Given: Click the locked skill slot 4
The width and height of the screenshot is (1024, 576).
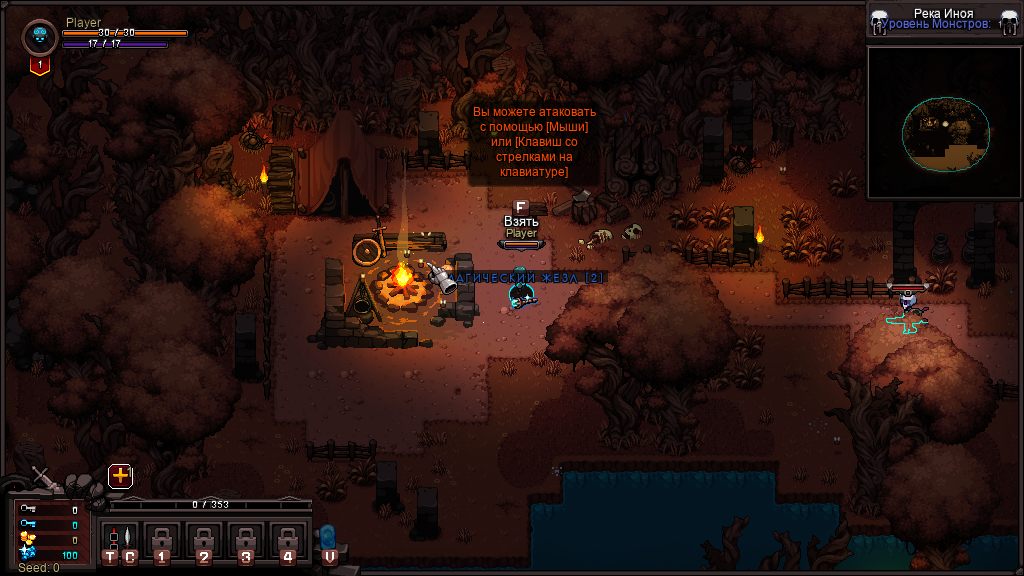Looking at the screenshot, I should (288, 543).
